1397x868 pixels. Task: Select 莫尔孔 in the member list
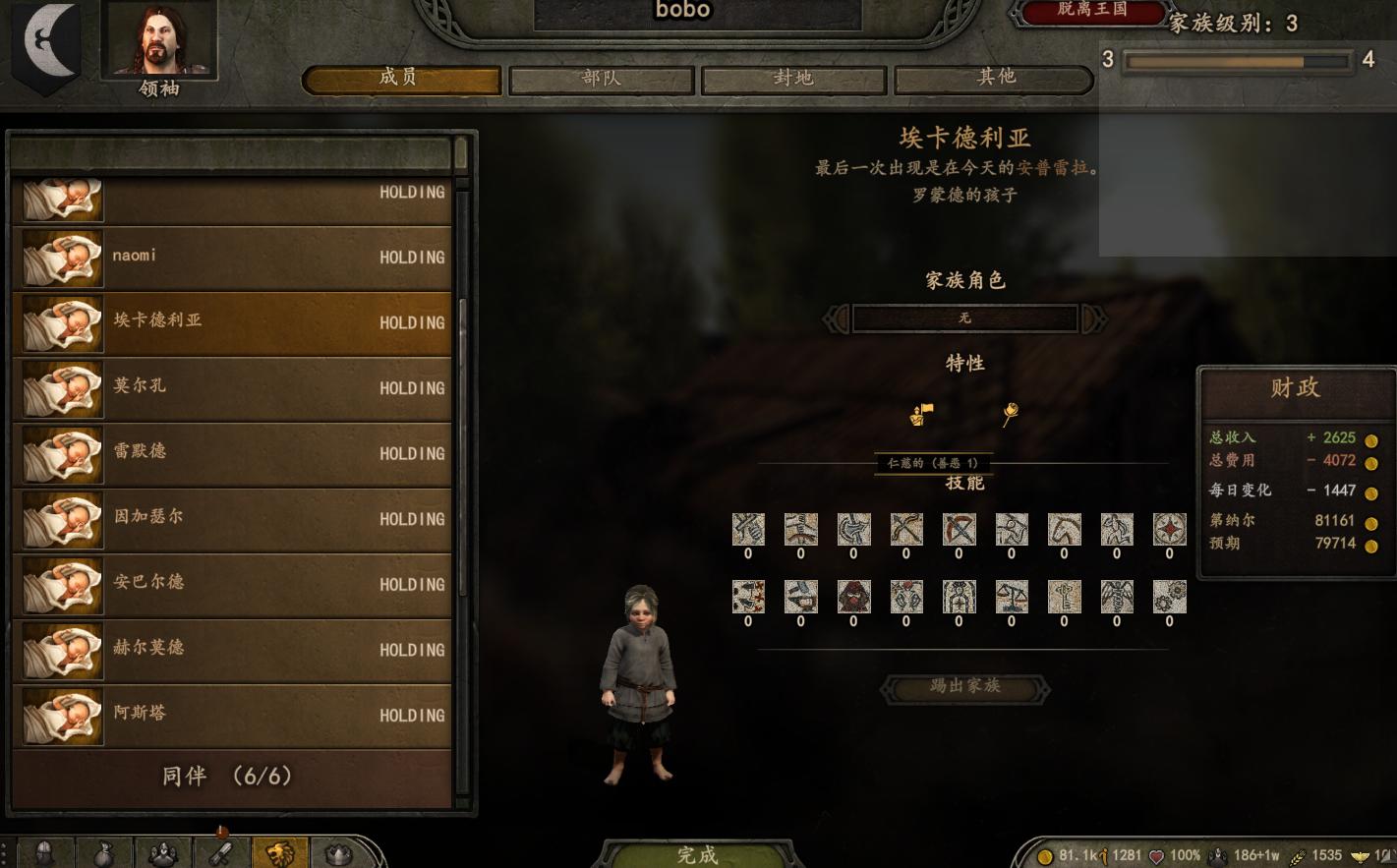(x=233, y=387)
